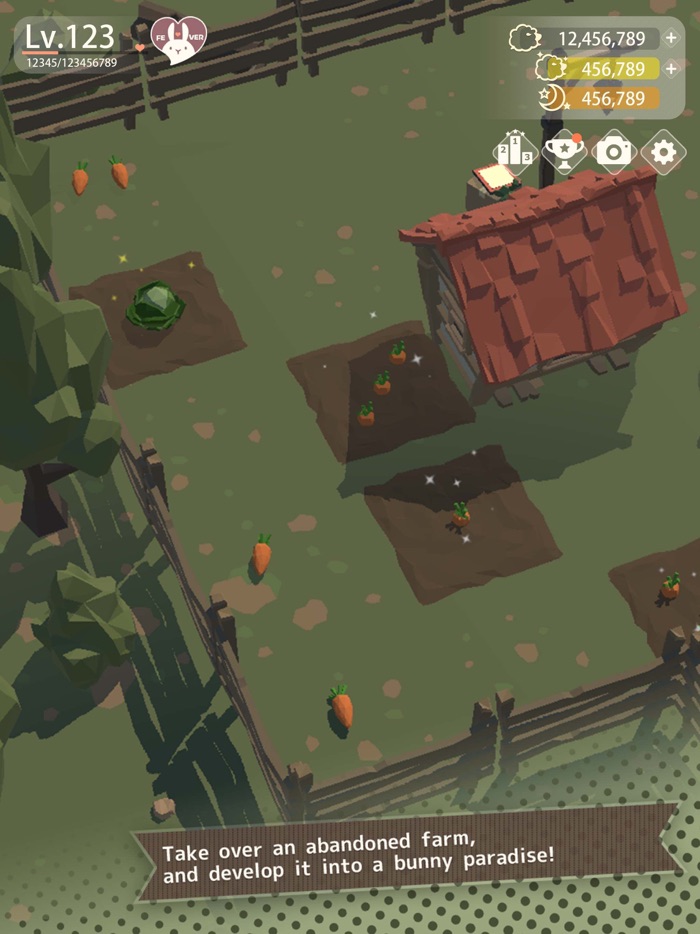Activate the camera photo mode
The height and width of the screenshot is (934, 700).
614,152
